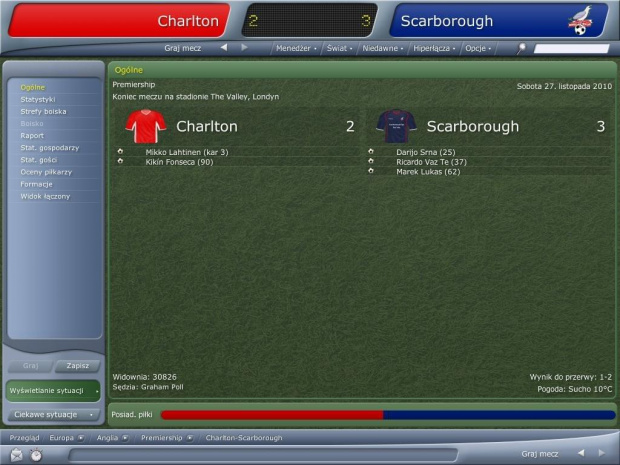Click Graj mecz in the bottom bar
620x465 pixels.
click(542, 454)
